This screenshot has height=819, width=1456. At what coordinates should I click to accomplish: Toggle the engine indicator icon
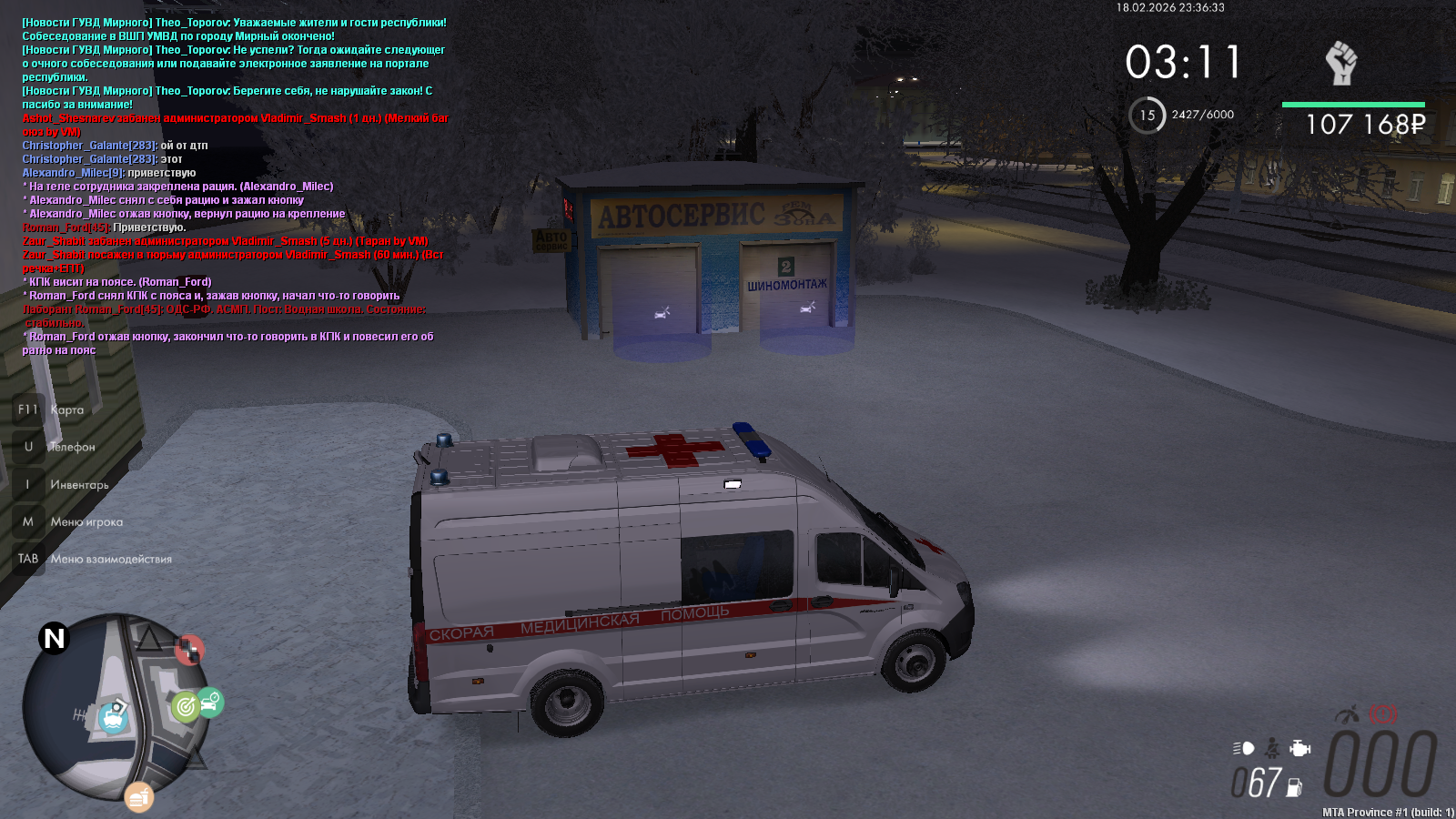tap(1300, 748)
